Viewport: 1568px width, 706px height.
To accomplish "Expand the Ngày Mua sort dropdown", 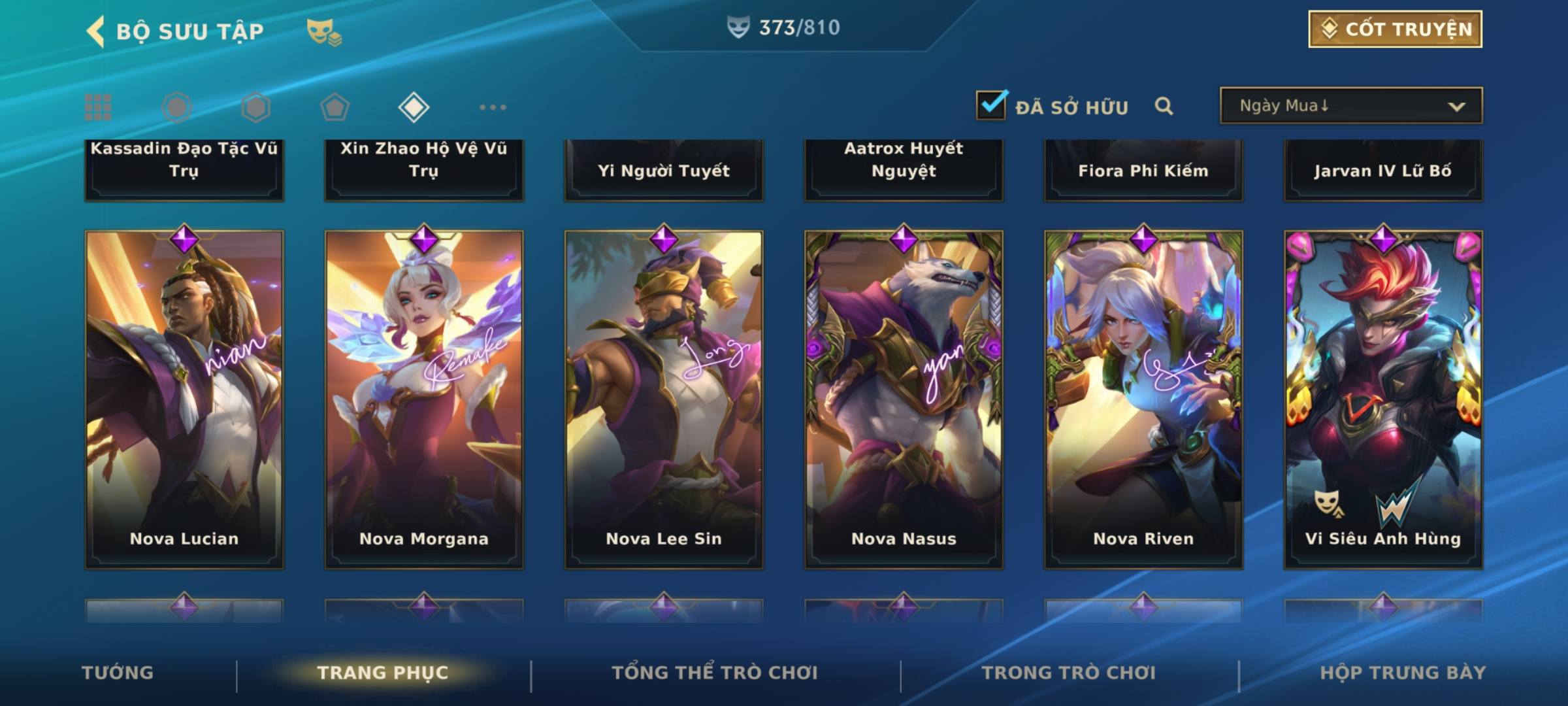I will 1350,106.
